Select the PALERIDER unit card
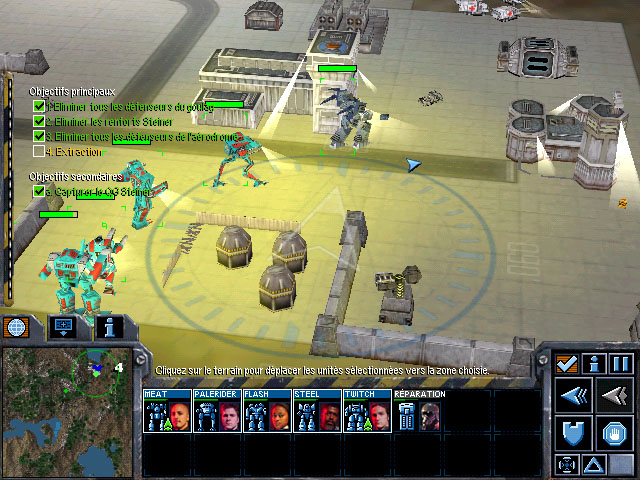640x480 pixels. (x=217, y=411)
